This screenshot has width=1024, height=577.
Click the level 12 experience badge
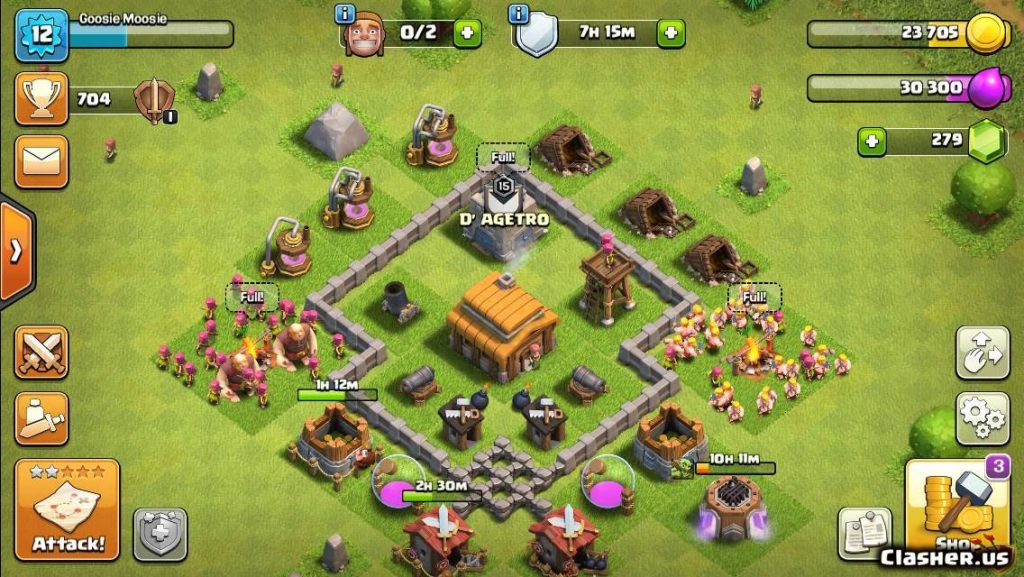click(41, 35)
